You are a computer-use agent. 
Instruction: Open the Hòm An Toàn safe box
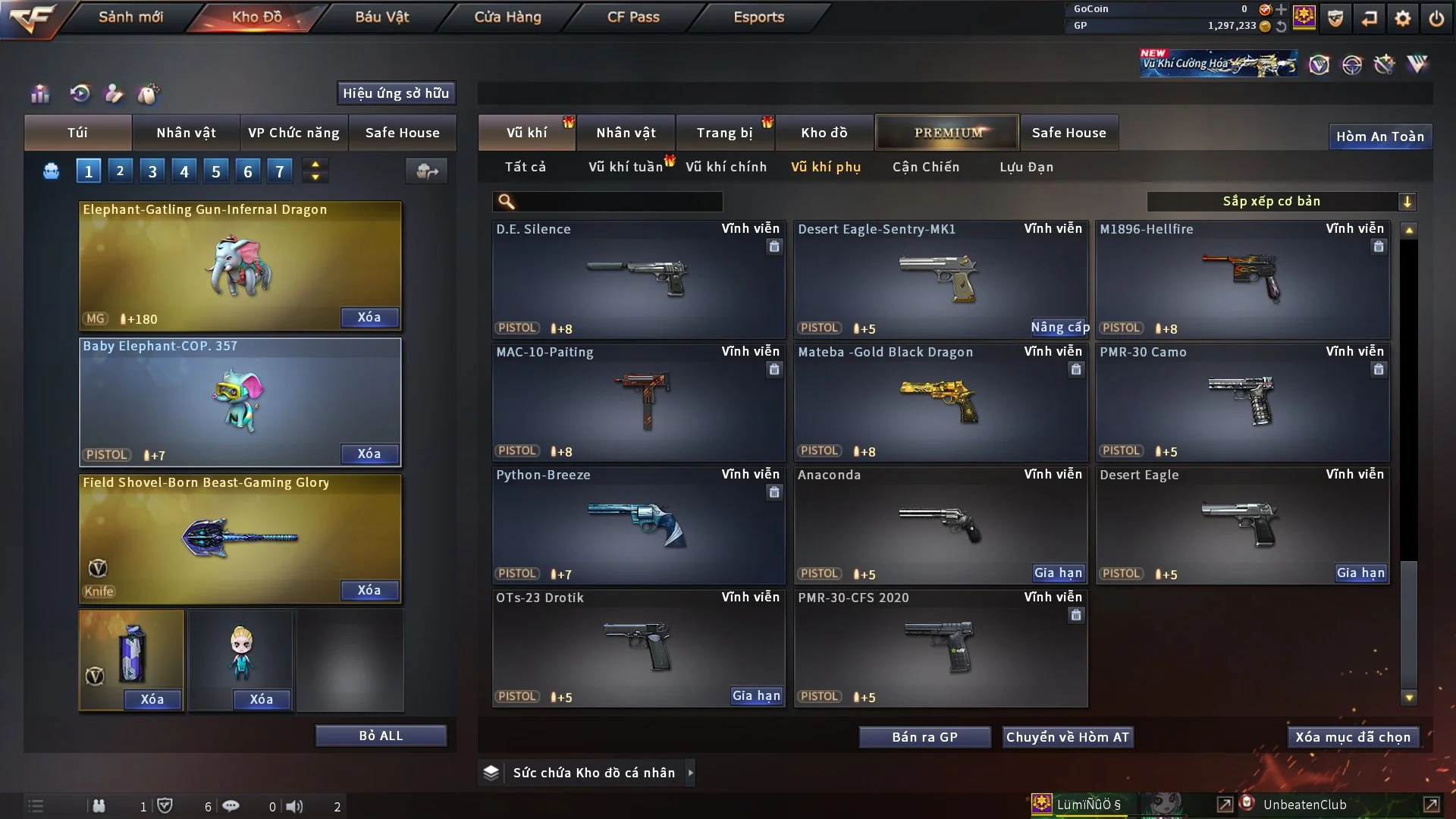pyautogui.click(x=1379, y=136)
